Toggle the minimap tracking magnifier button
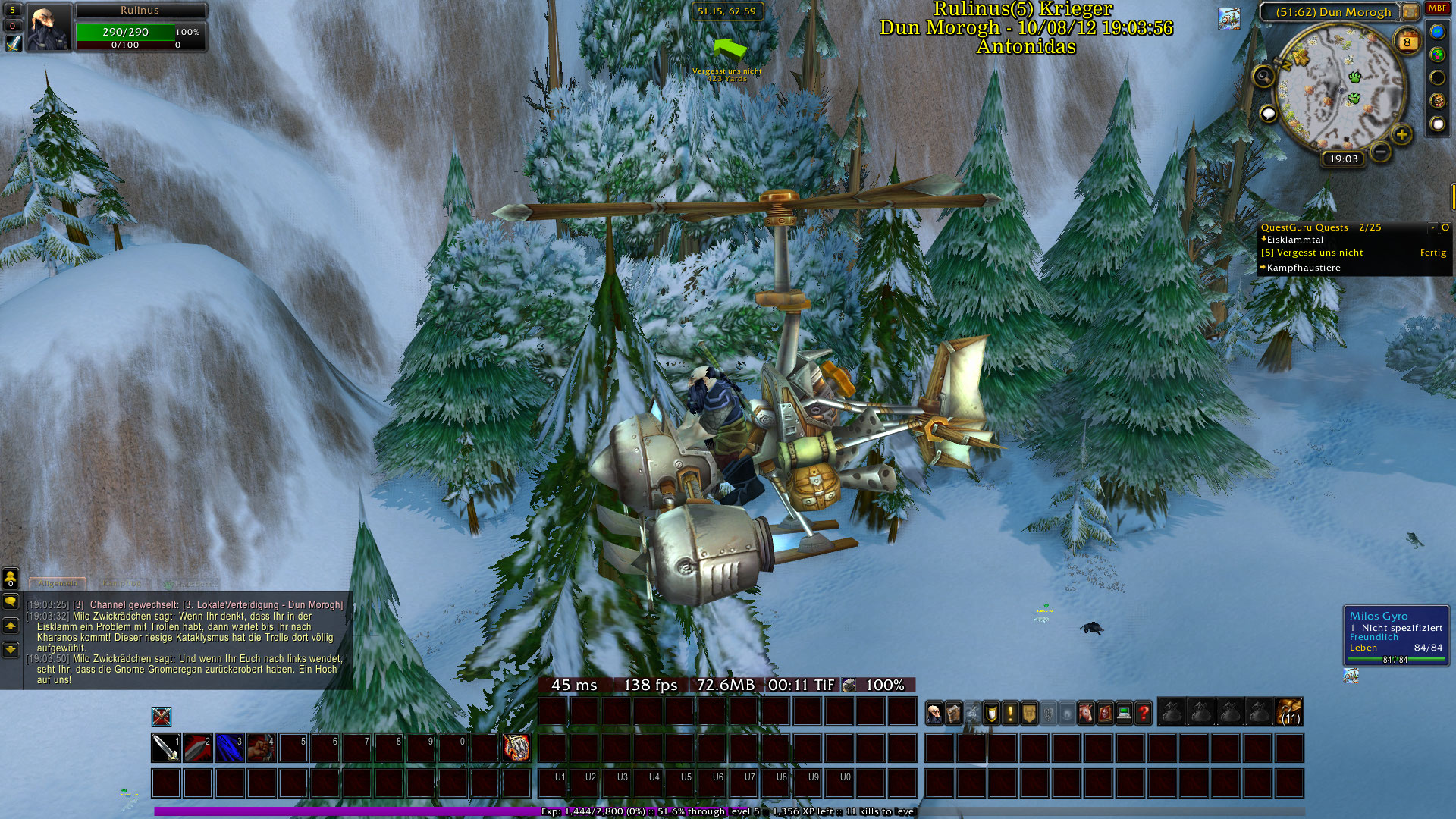This screenshot has width=1456, height=819. [1263, 75]
